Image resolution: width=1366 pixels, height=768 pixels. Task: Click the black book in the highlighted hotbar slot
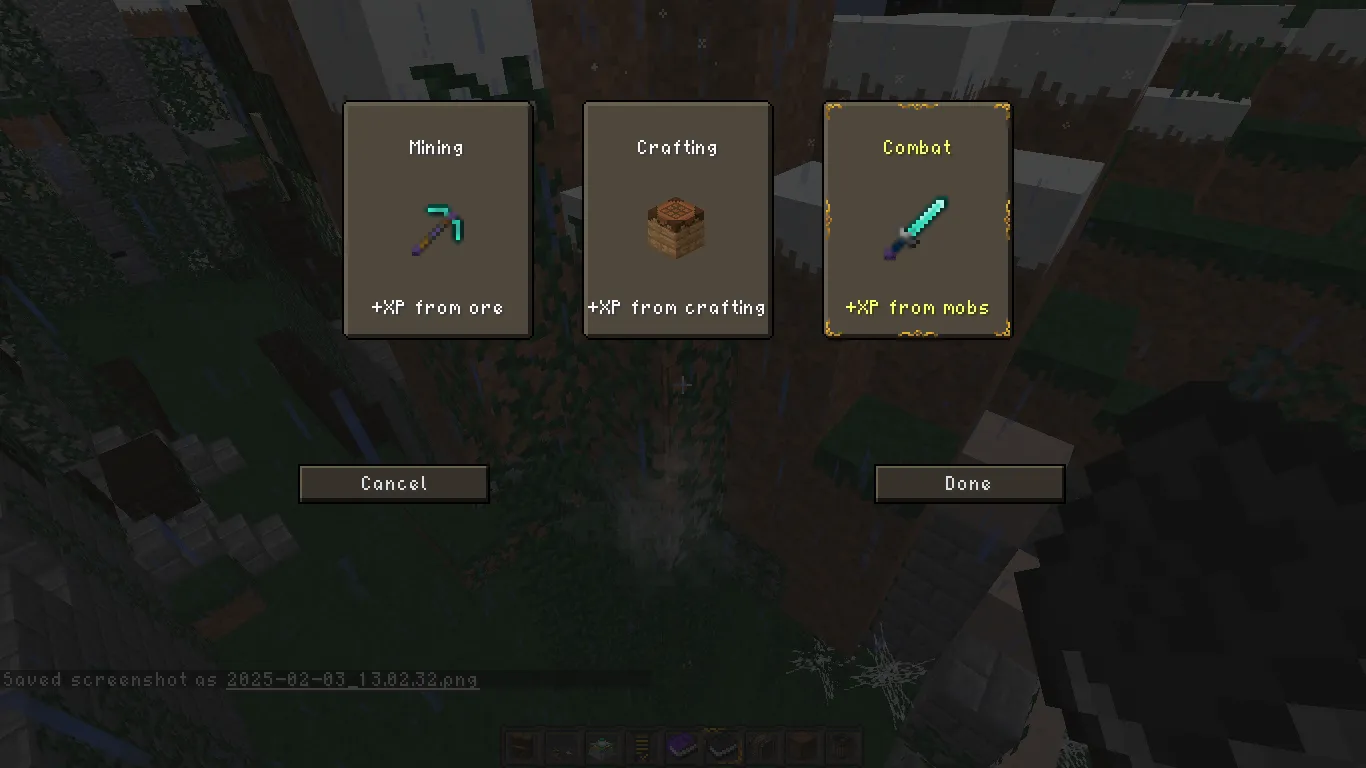(x=722, y=746)
